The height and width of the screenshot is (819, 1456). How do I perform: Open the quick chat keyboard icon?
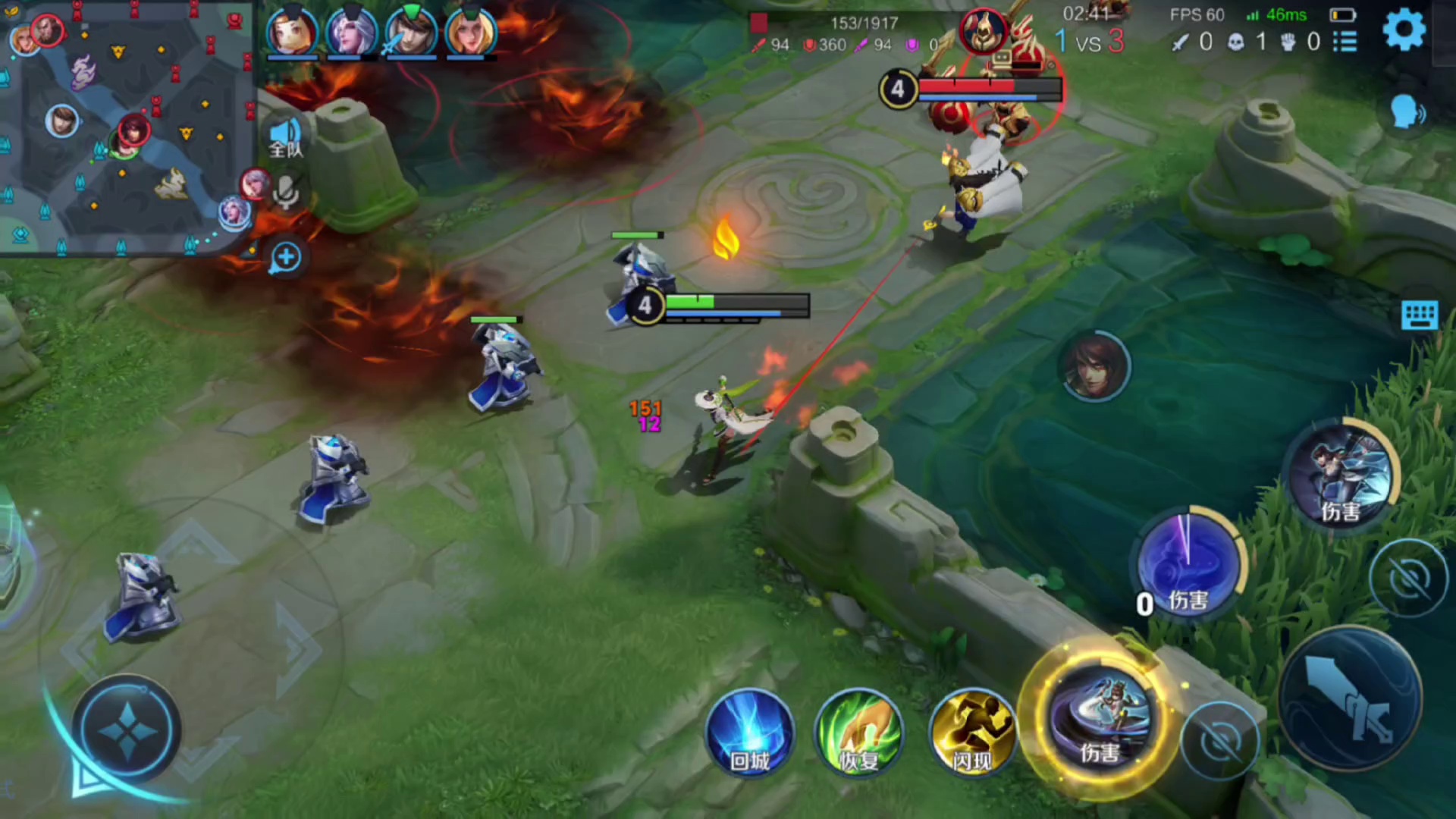point(1420,315)
